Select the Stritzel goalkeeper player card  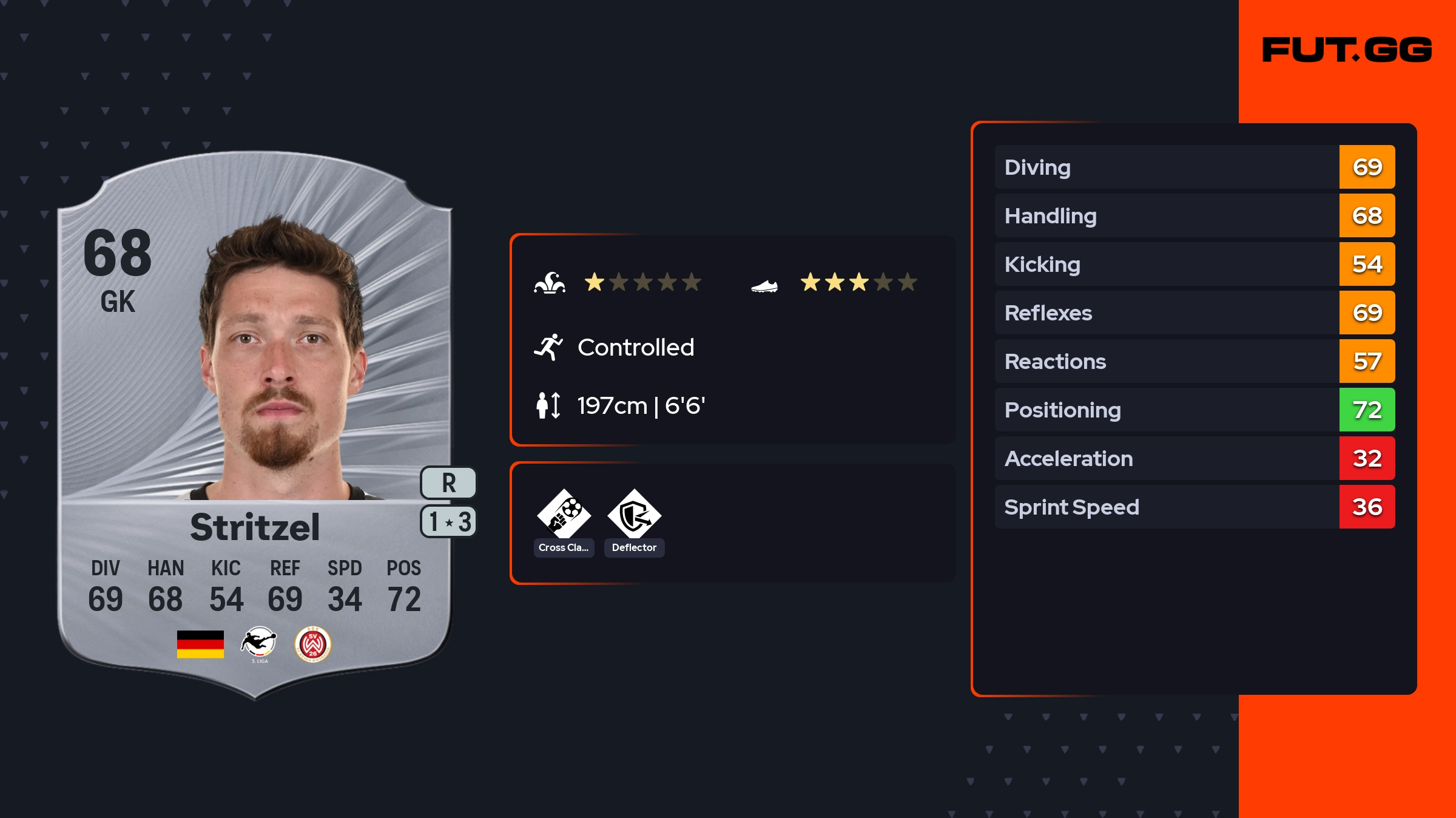coord(255,425)
